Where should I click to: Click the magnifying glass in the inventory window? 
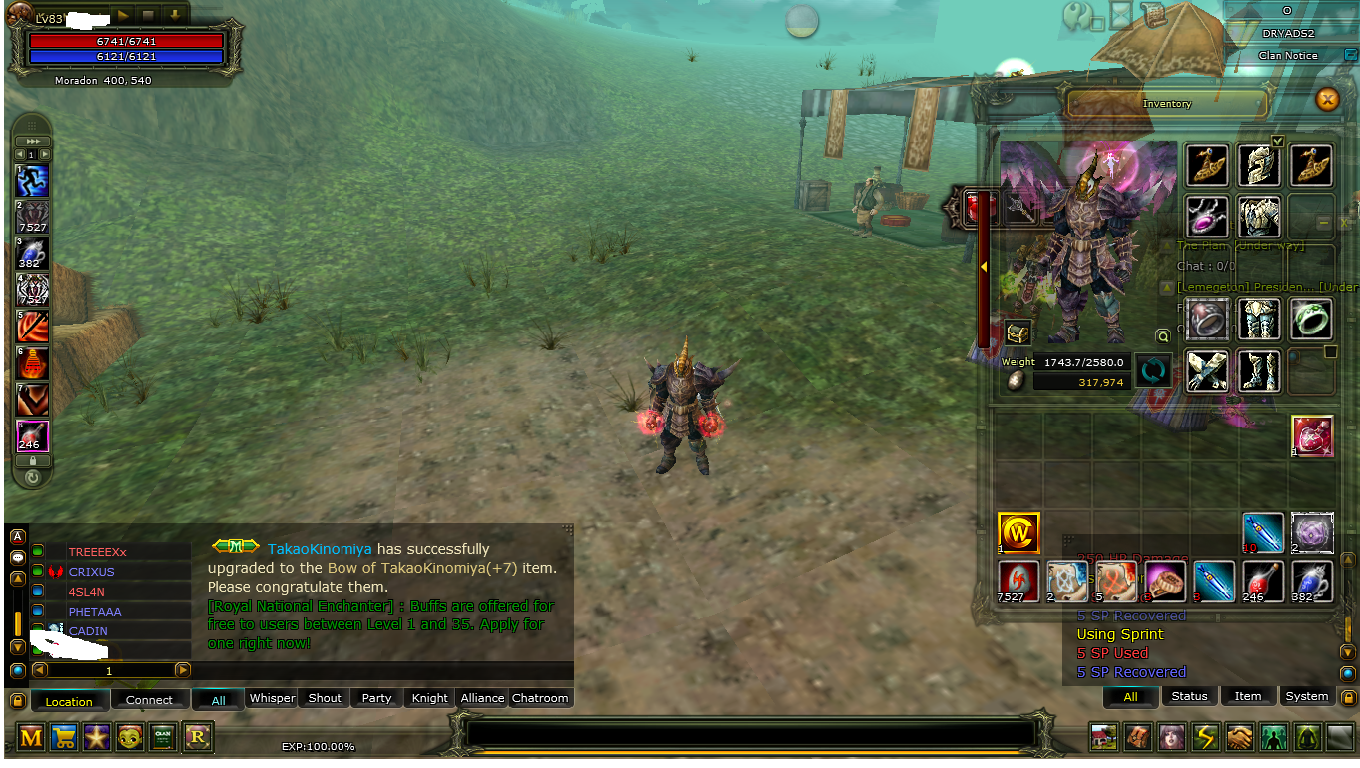(x=1163, y=336)
